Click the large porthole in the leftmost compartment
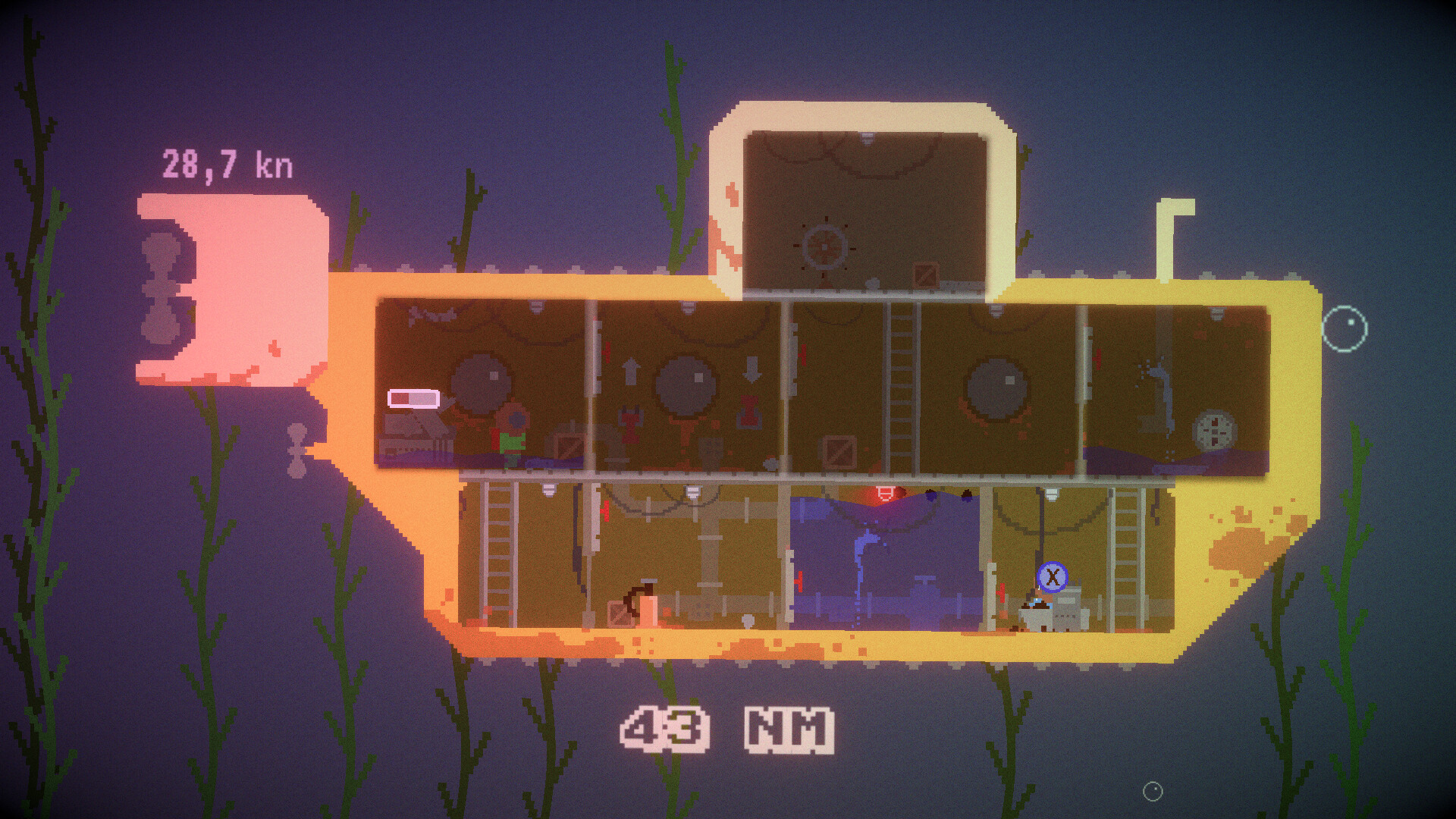 481,383
